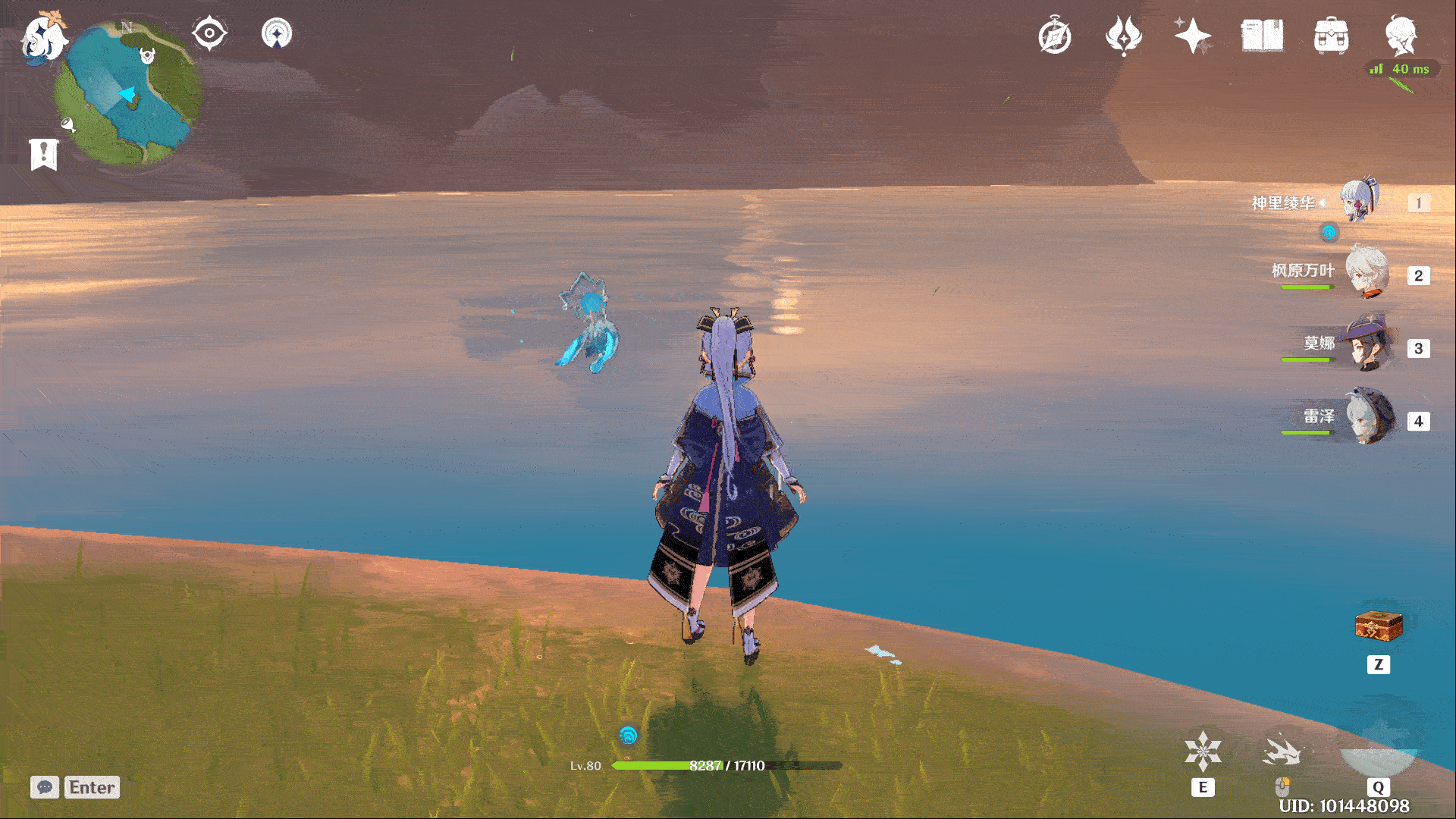Use the treasure chest gadget
The width and height of the screenshot is (1456, 819).
(1379, 626)
